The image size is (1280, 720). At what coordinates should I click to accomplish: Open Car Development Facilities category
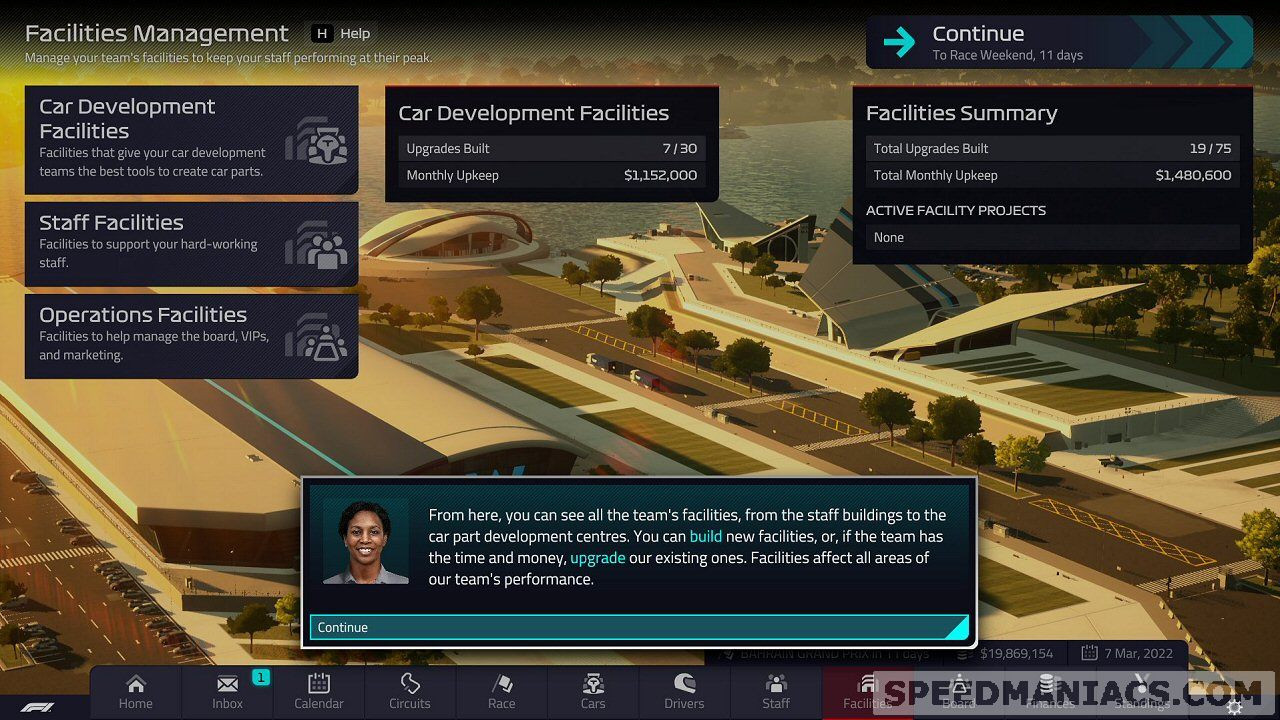191,139
